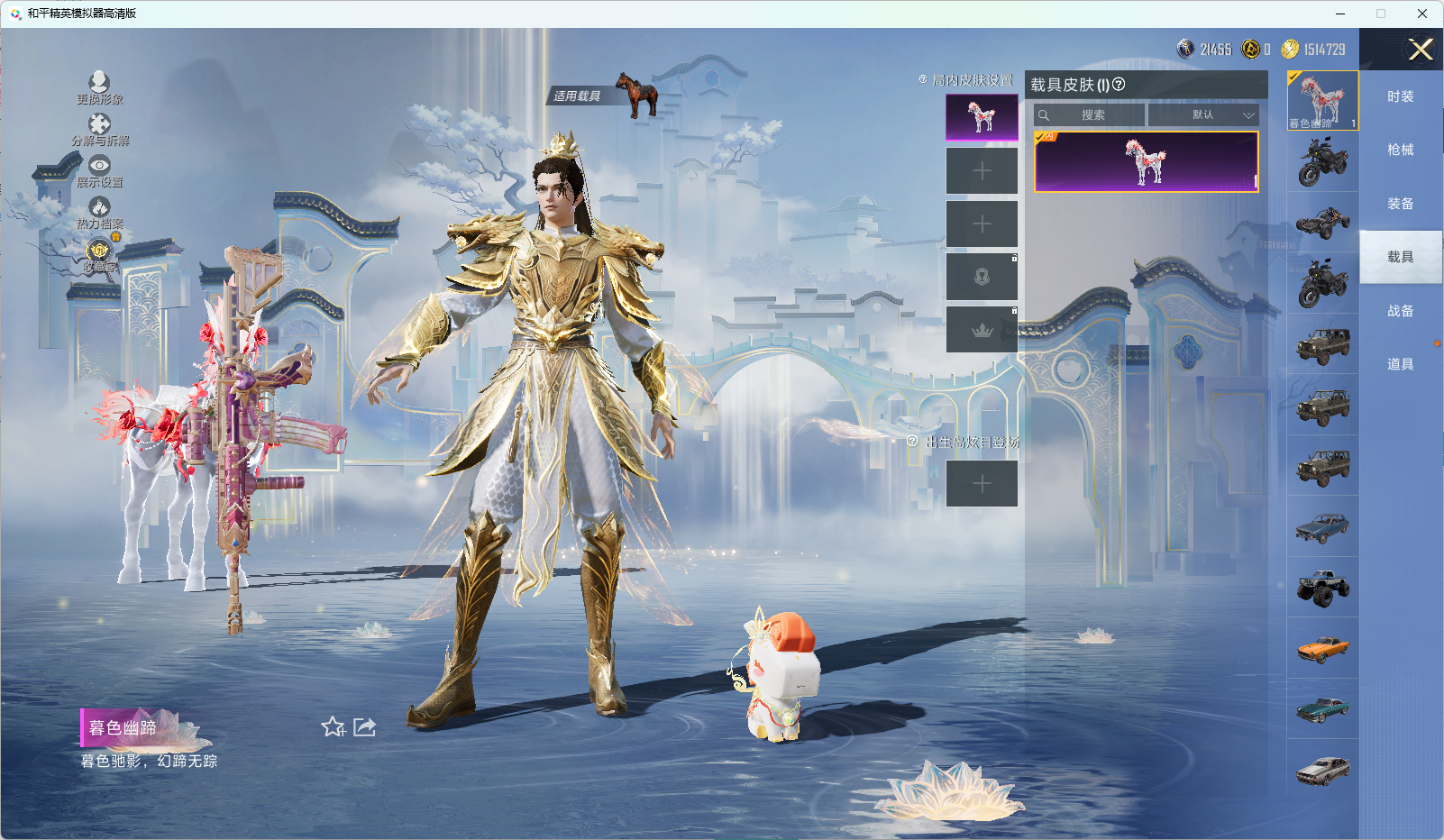Open the 默认 sort dropdown

1203,115
